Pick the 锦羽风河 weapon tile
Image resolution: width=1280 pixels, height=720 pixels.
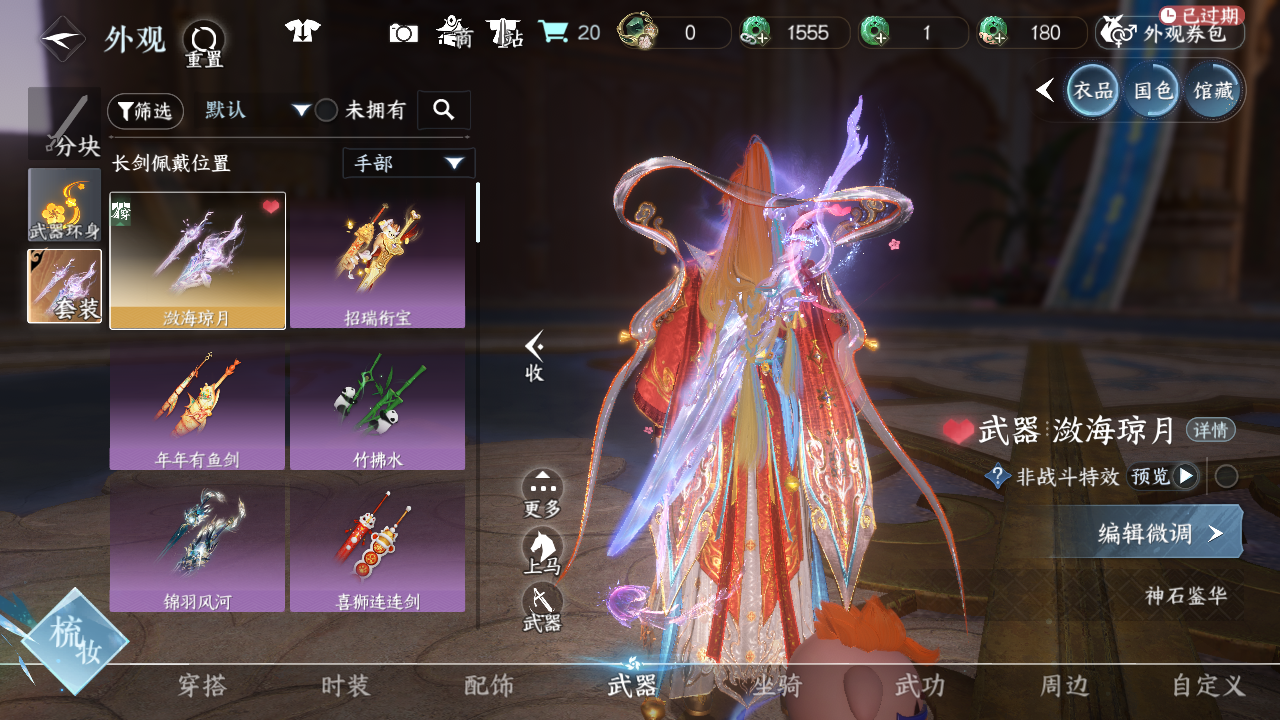(197, 544)
